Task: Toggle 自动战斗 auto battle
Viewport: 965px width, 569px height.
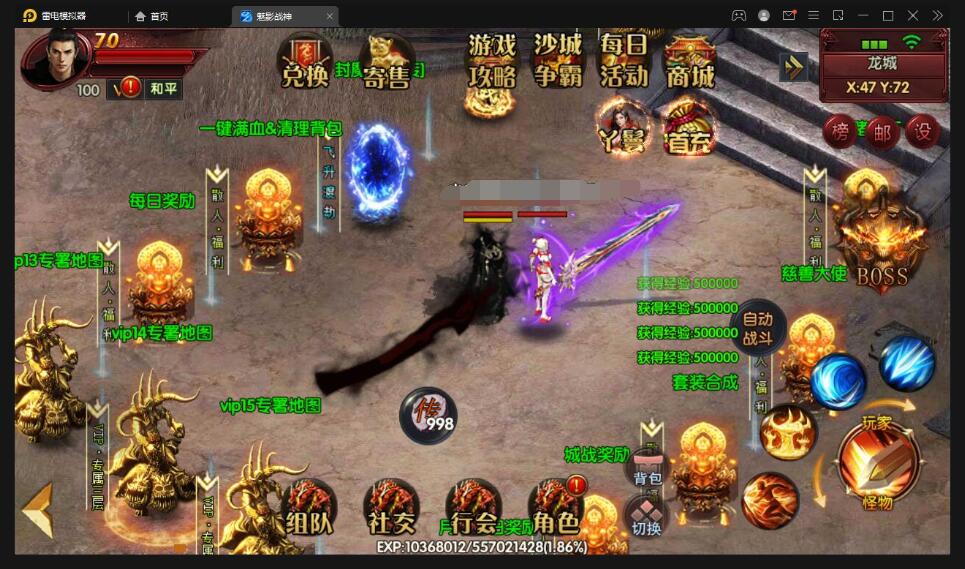Action: pyautogui.click(x=758, y=329)
